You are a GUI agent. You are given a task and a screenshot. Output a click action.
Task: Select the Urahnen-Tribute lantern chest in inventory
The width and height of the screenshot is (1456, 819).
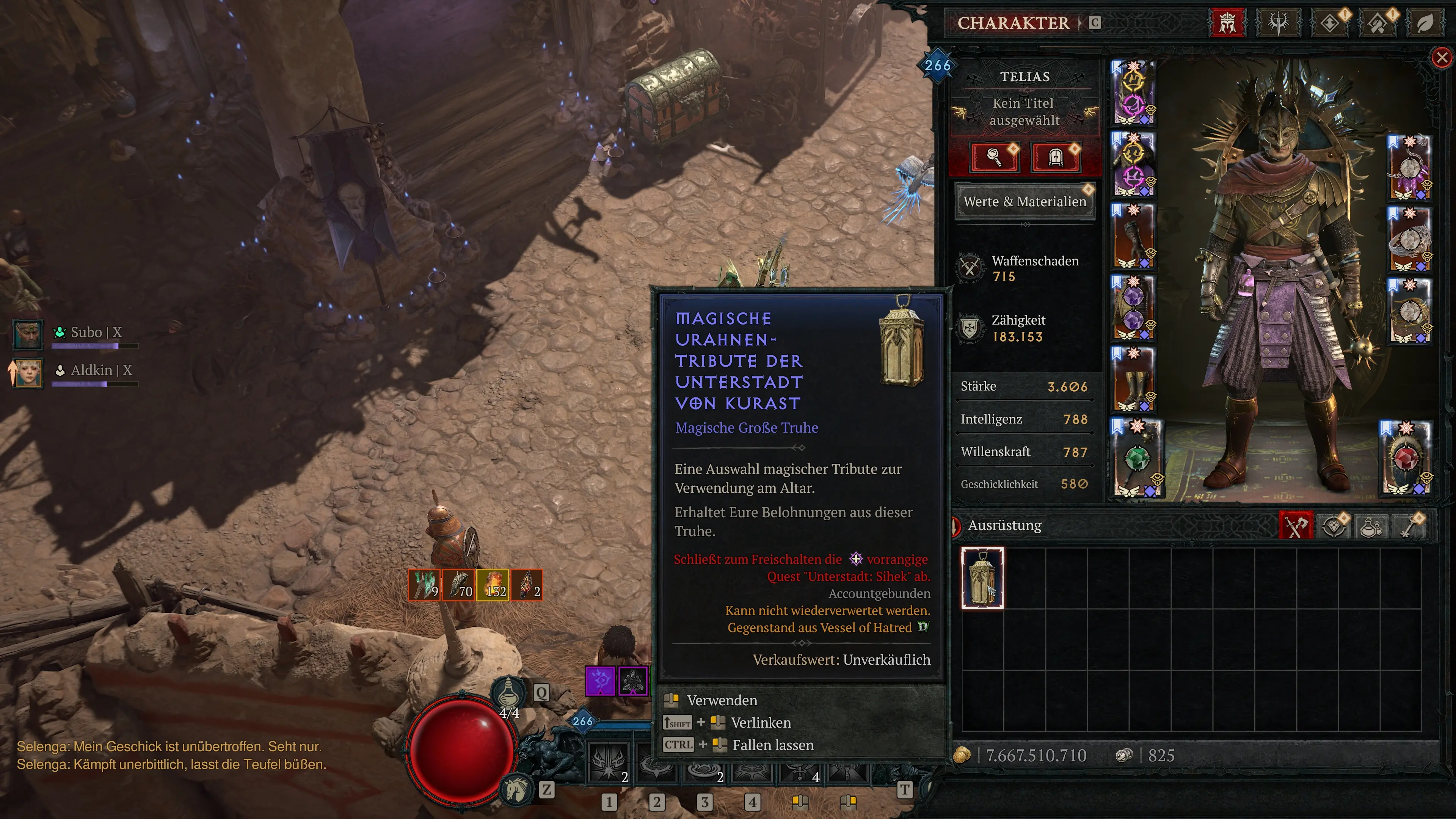[982, 577]
